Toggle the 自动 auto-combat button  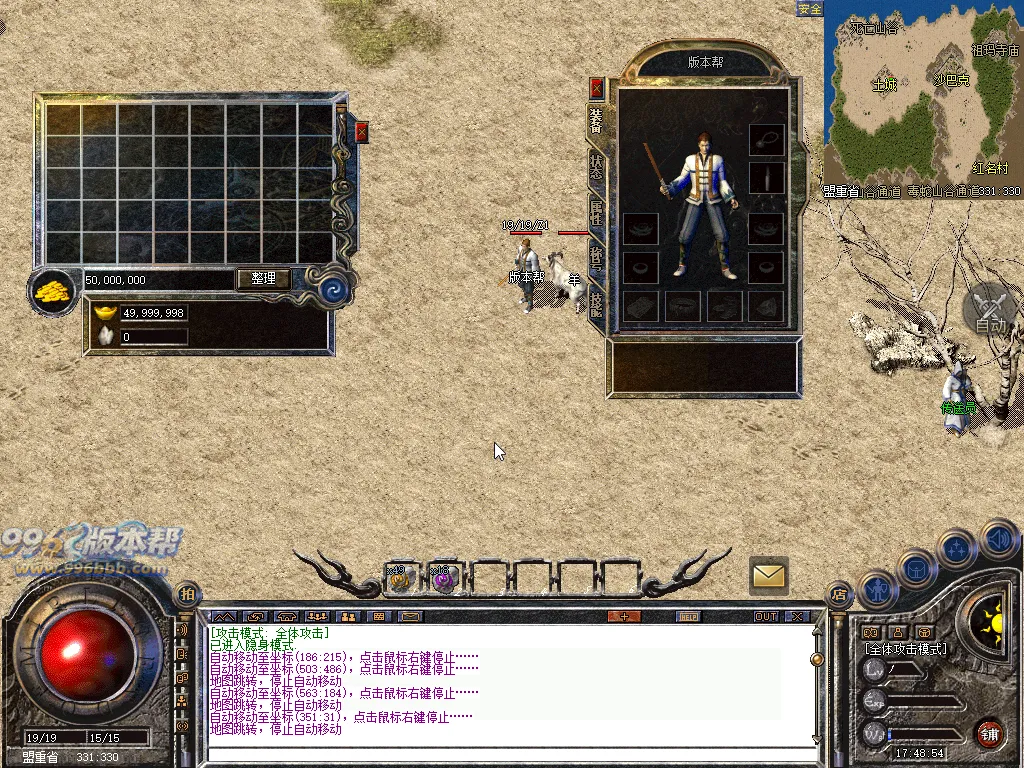coord(991,310)
